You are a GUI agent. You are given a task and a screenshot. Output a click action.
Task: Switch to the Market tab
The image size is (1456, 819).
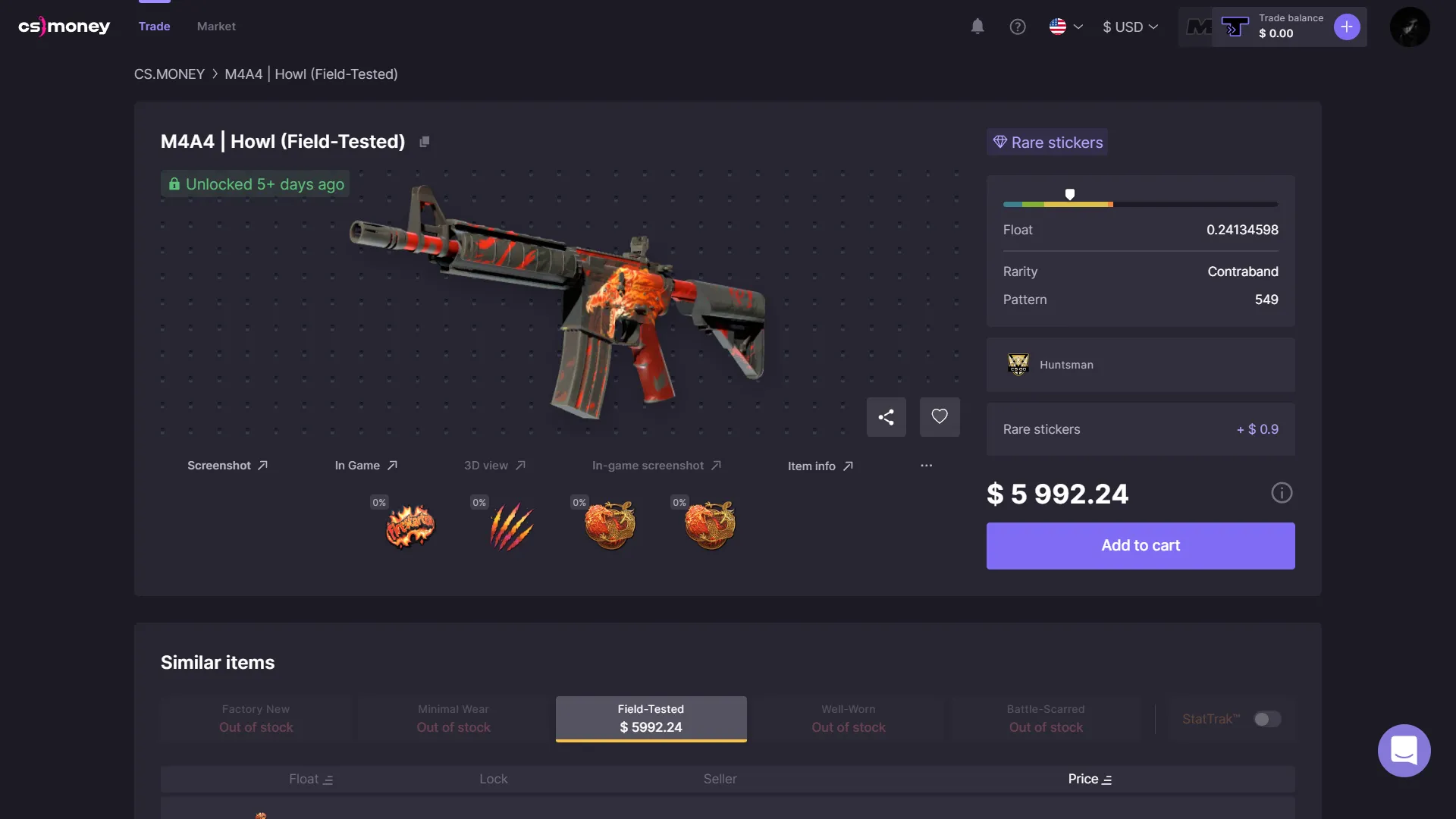coord(216,27)
